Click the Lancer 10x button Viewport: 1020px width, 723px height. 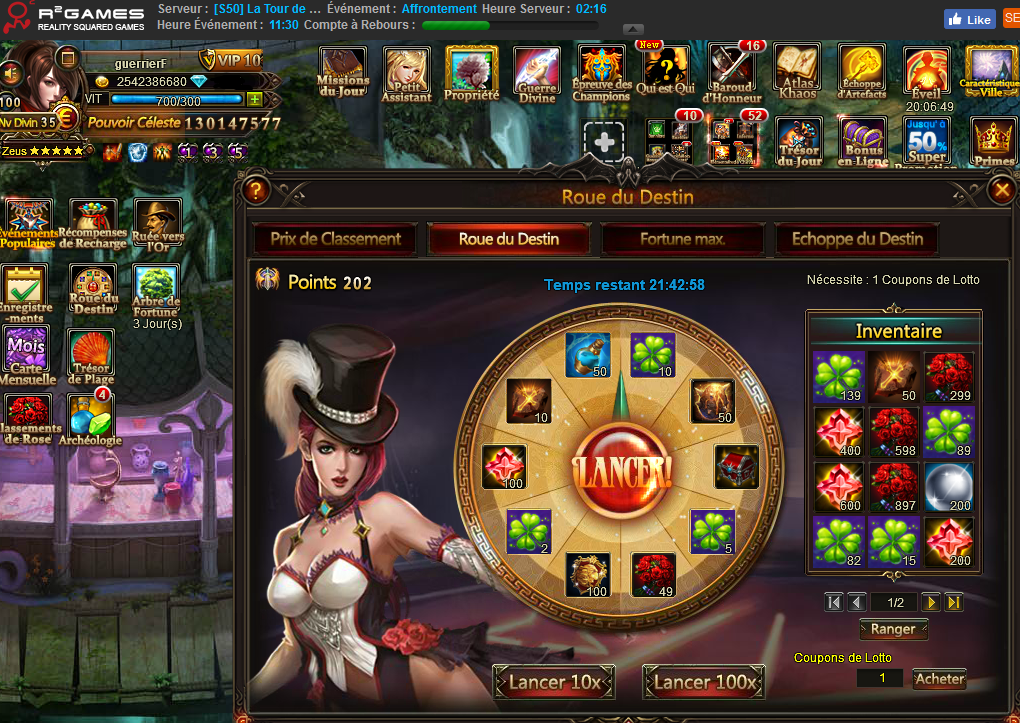coord(553,682)
